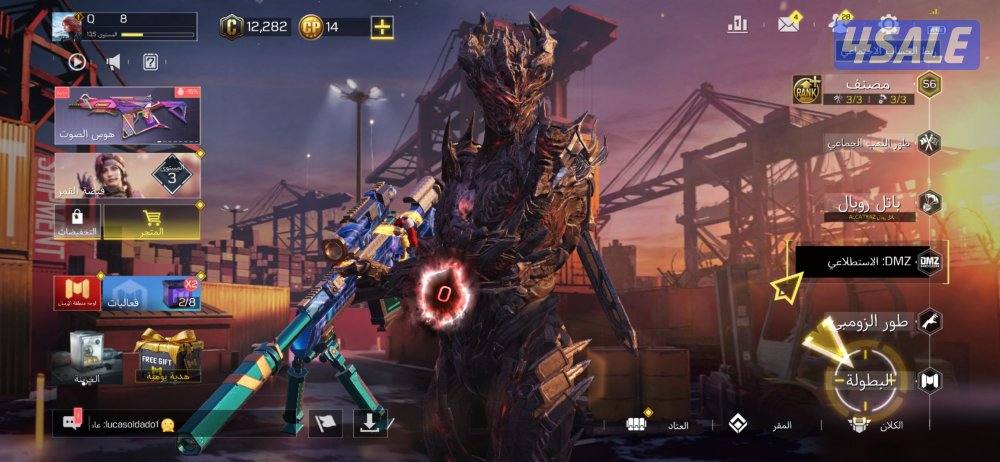The height and width of the screenshot is (462, 1000).
Task: Open the discounts lock button
Action: coord(77,220)
